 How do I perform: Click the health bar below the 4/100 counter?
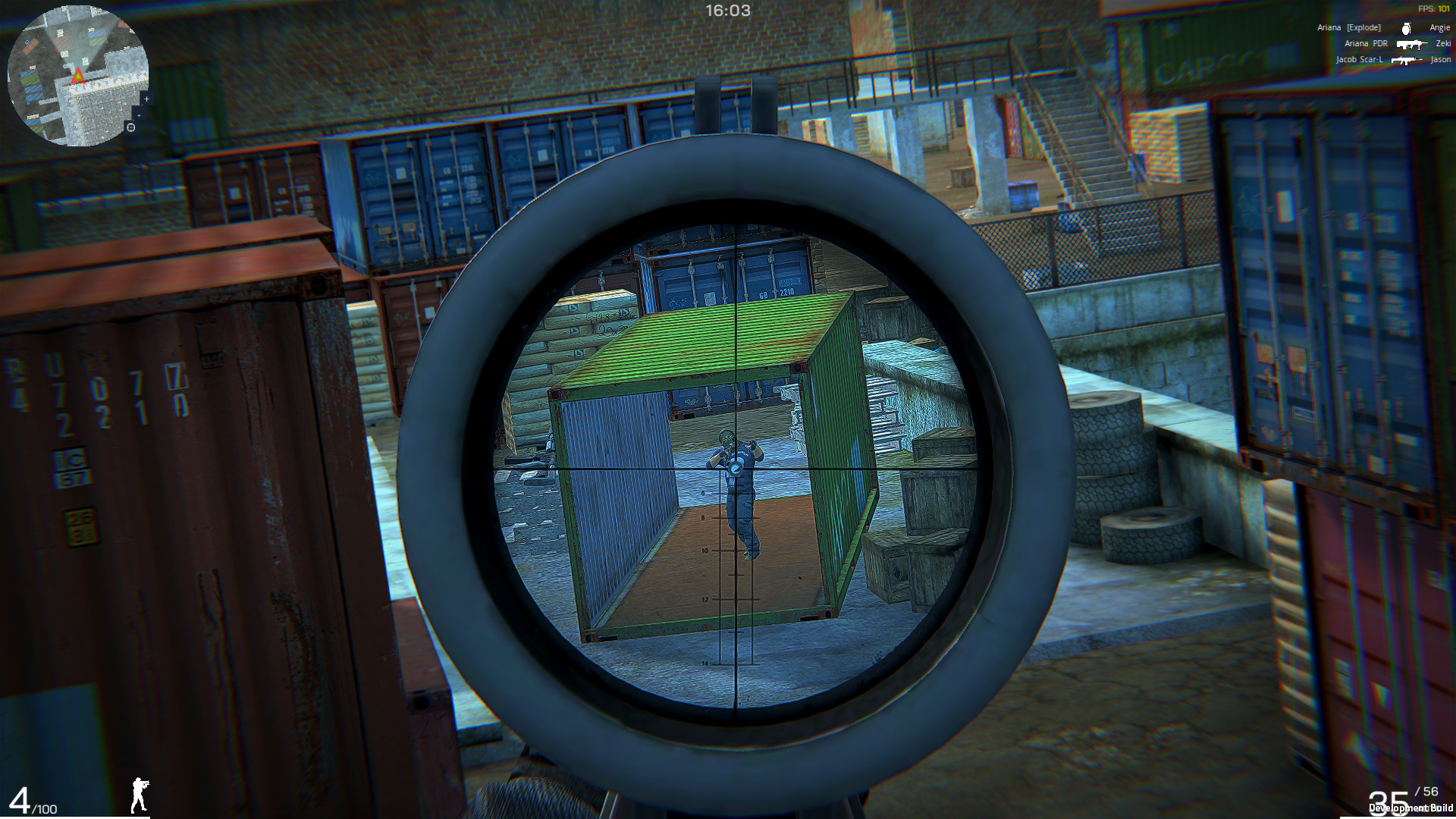tap(76, 817)
